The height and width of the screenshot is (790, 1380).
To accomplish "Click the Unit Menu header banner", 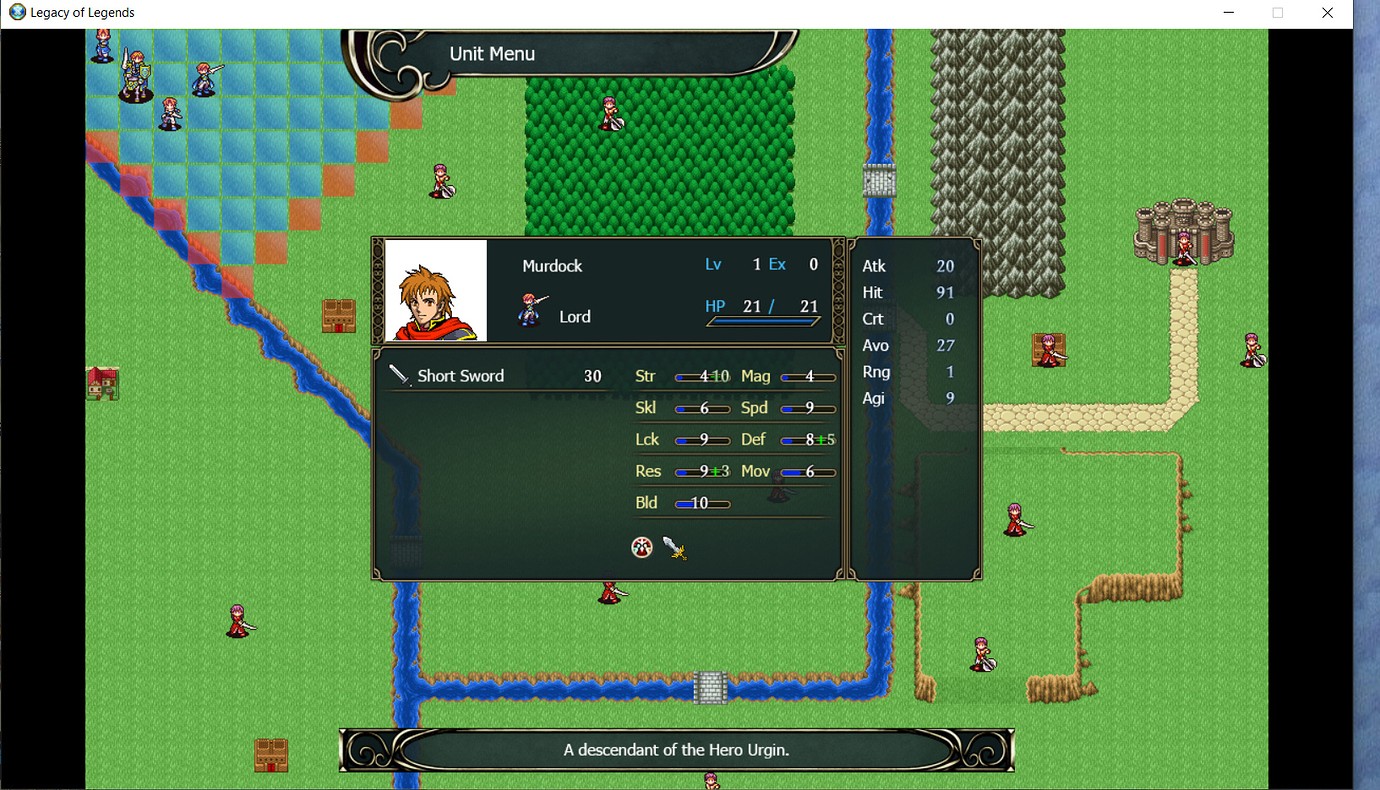I will [491, 53].
